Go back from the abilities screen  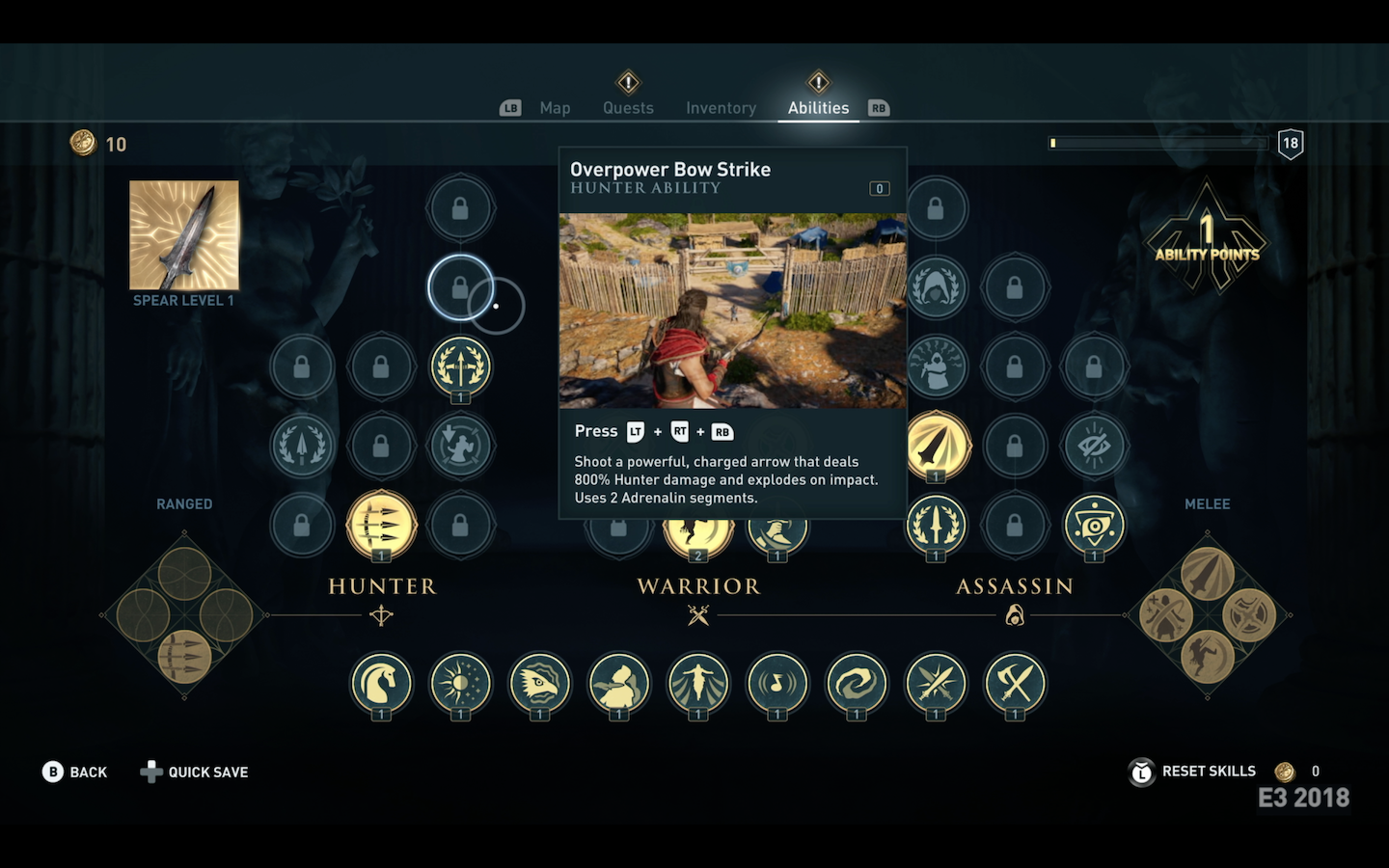click(75, 772)
